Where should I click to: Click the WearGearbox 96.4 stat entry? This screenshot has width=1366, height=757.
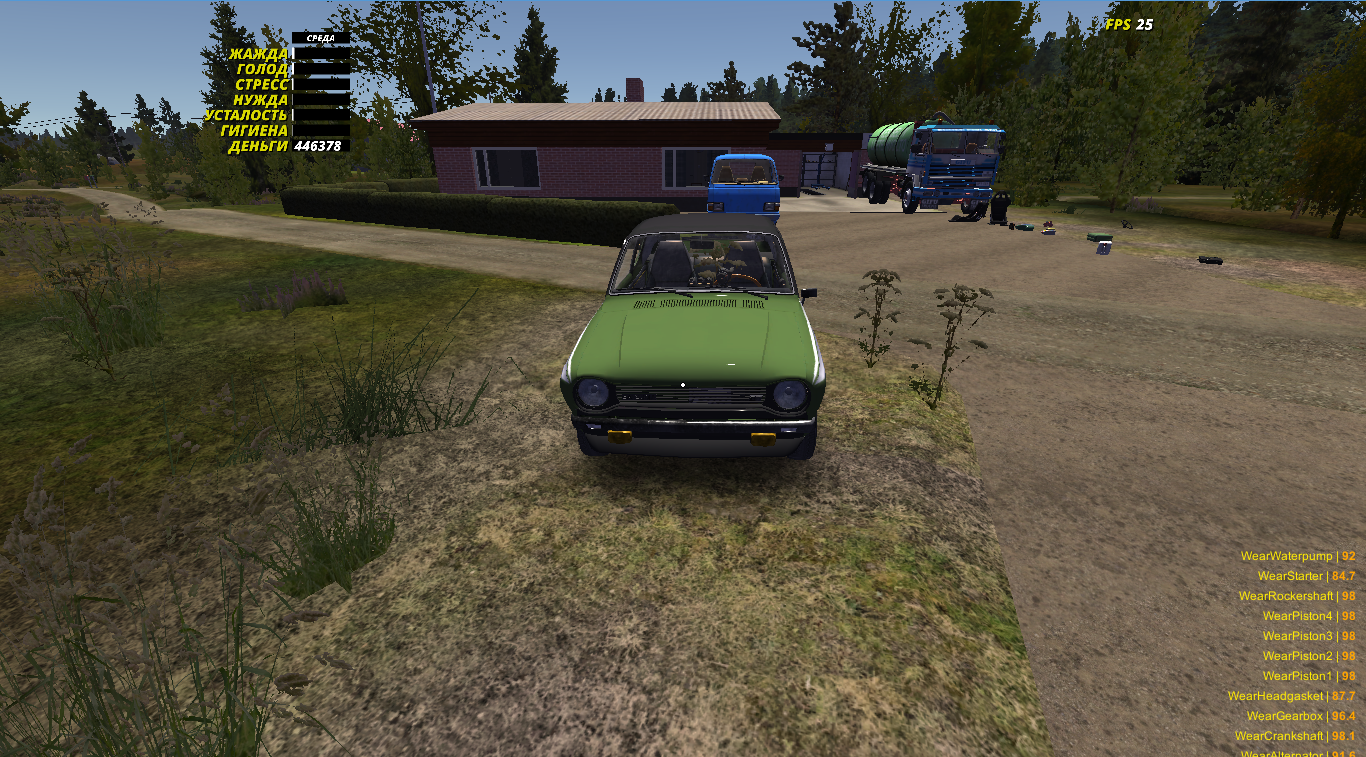point(1288,716)
